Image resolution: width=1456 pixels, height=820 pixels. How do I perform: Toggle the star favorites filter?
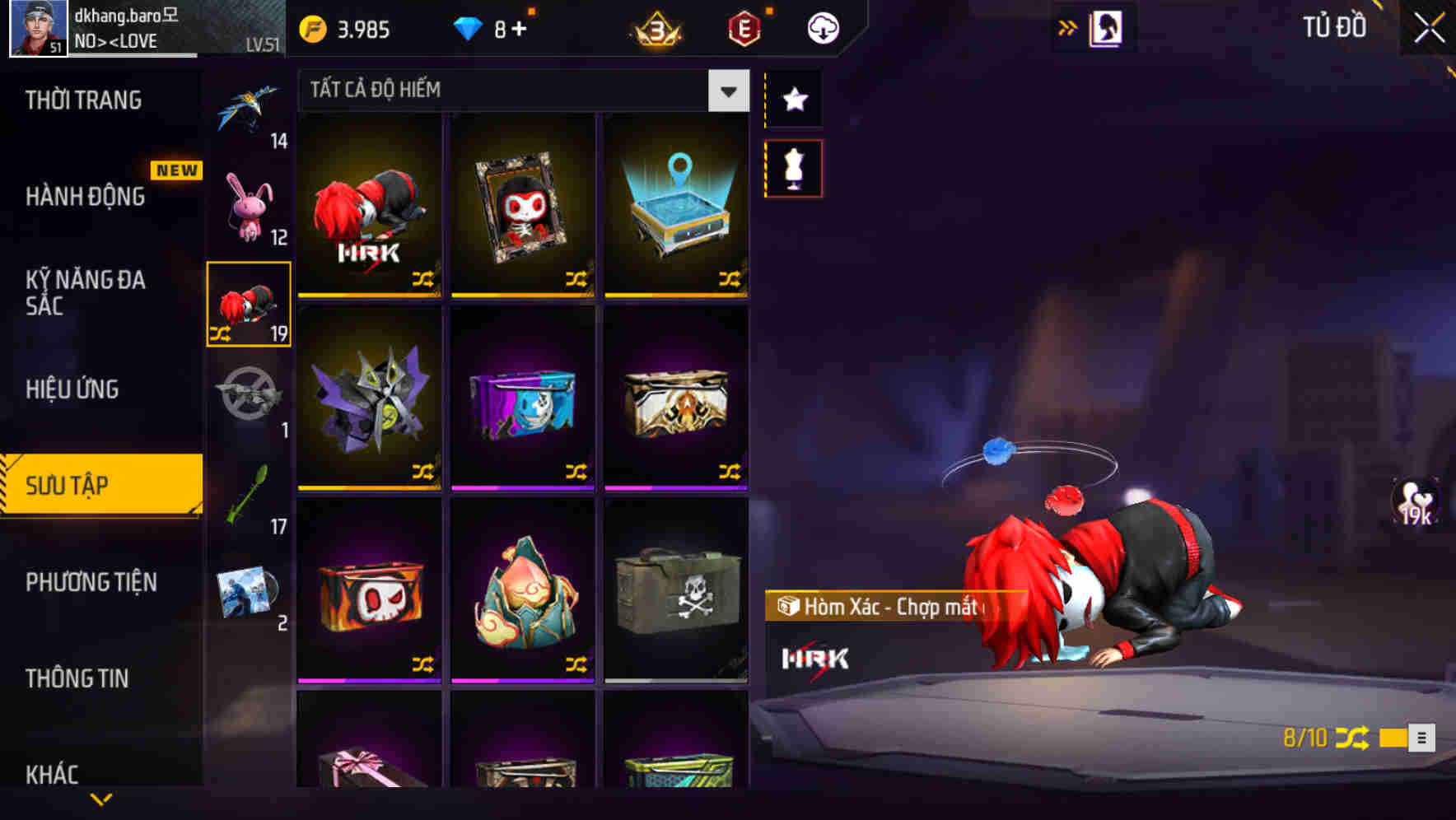793,100
